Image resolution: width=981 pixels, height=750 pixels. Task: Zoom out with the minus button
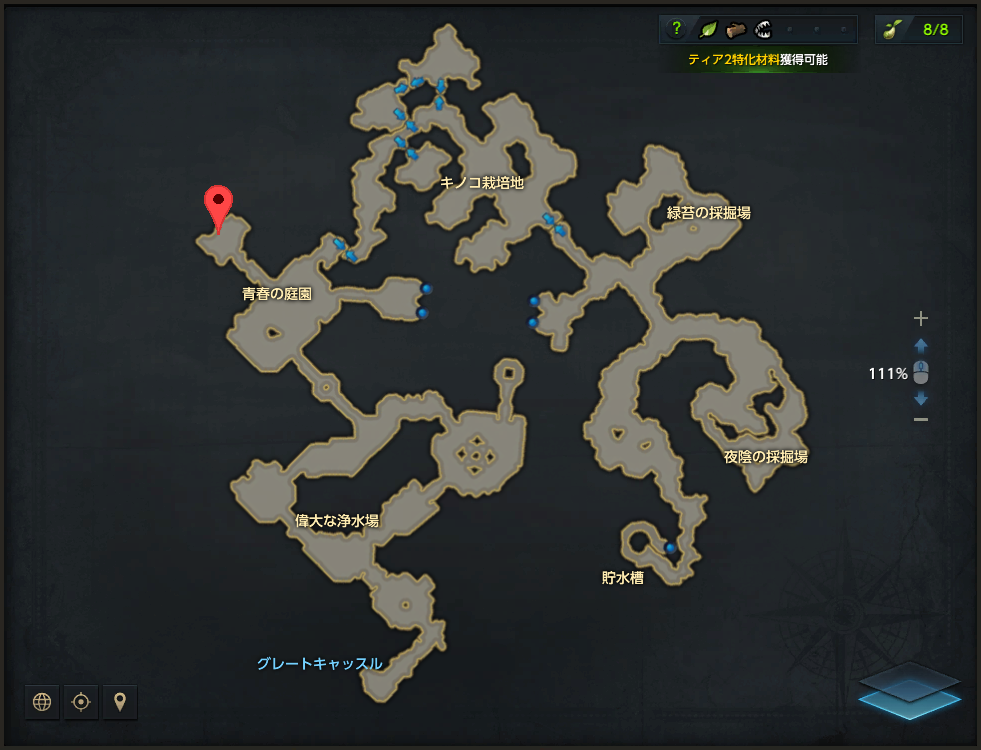[x=921, y=419]
